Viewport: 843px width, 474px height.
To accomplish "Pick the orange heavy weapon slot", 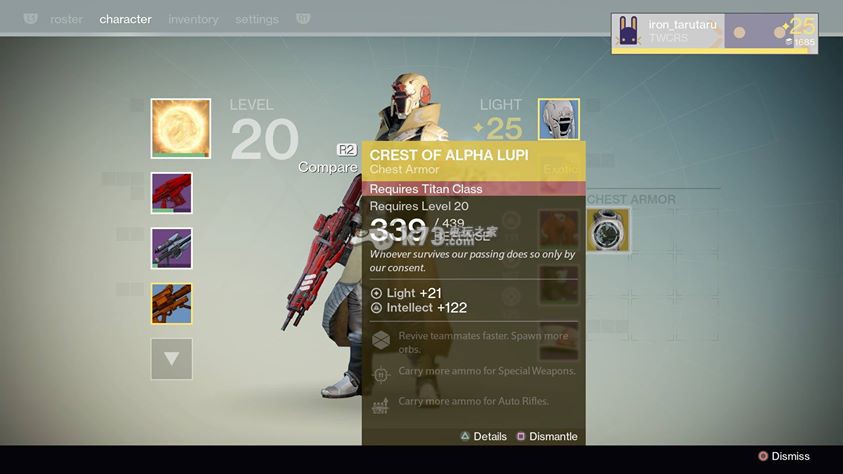I will (171, 303).
